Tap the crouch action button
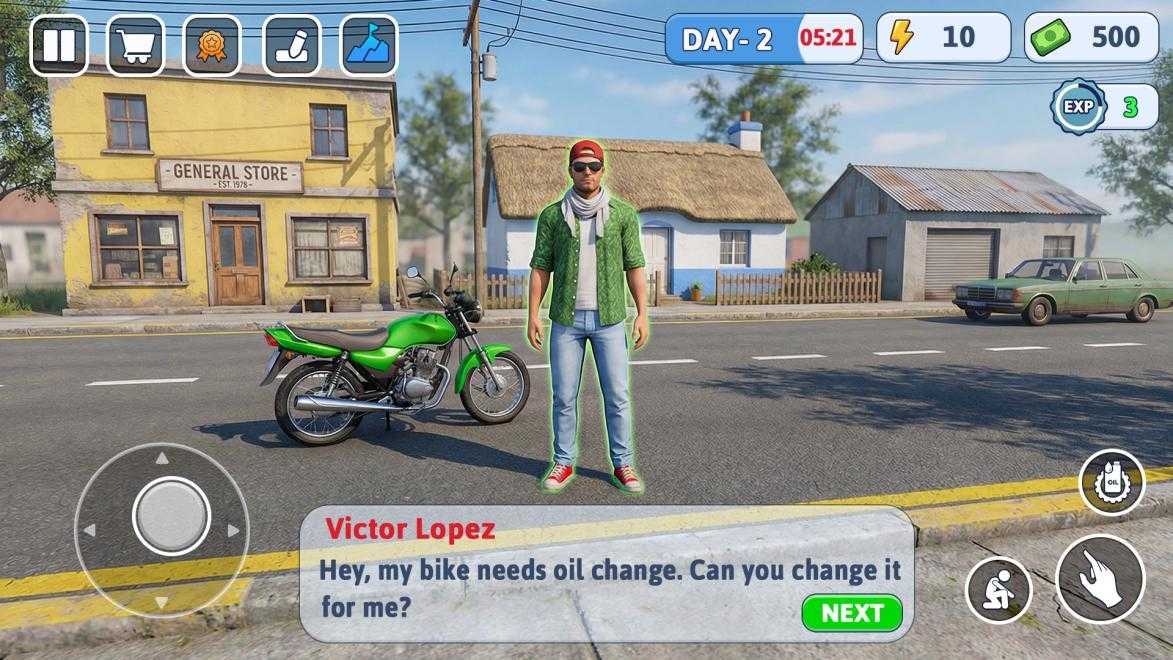This screenshot has width=1173, height=660. click(x=998, y=590)
